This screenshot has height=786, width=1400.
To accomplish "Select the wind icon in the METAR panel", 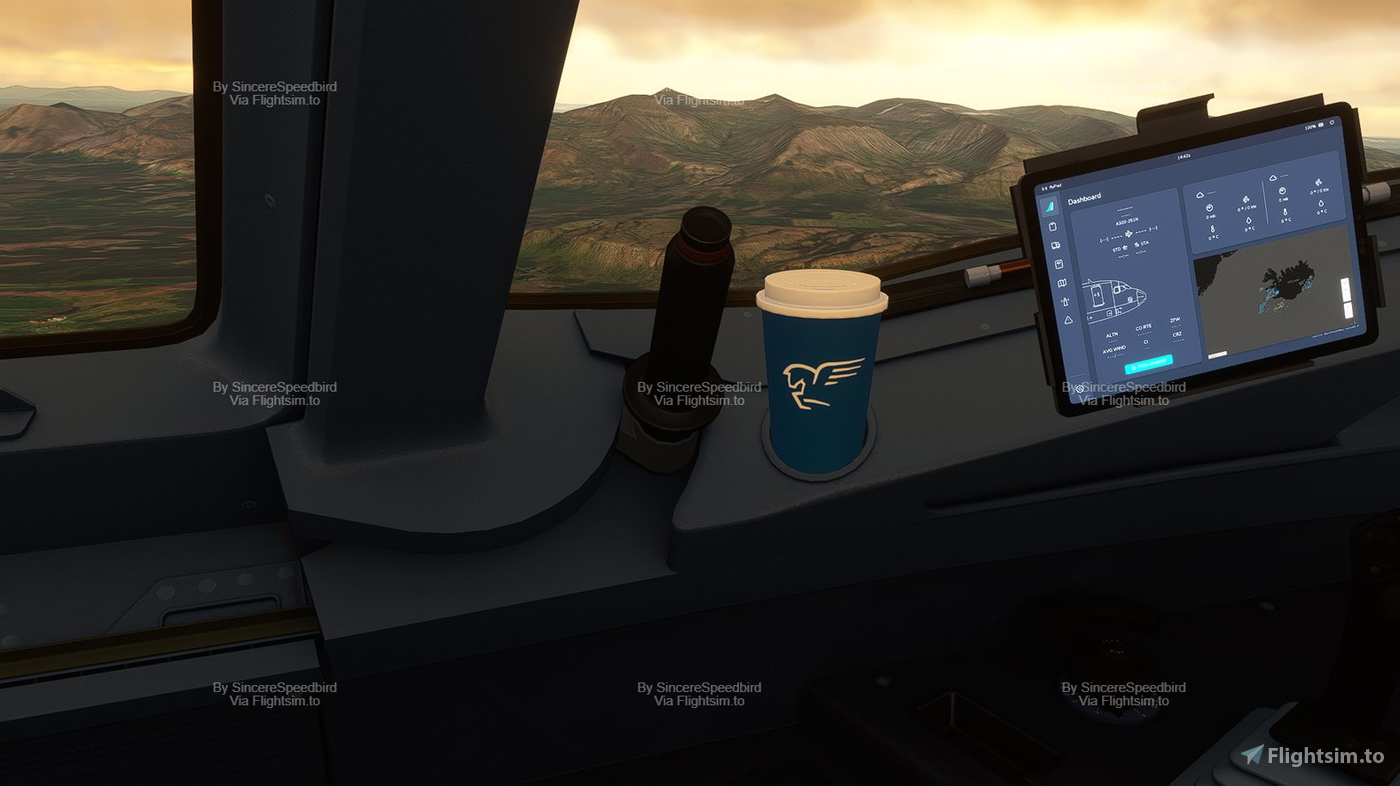I will [x=1245, y=199].
